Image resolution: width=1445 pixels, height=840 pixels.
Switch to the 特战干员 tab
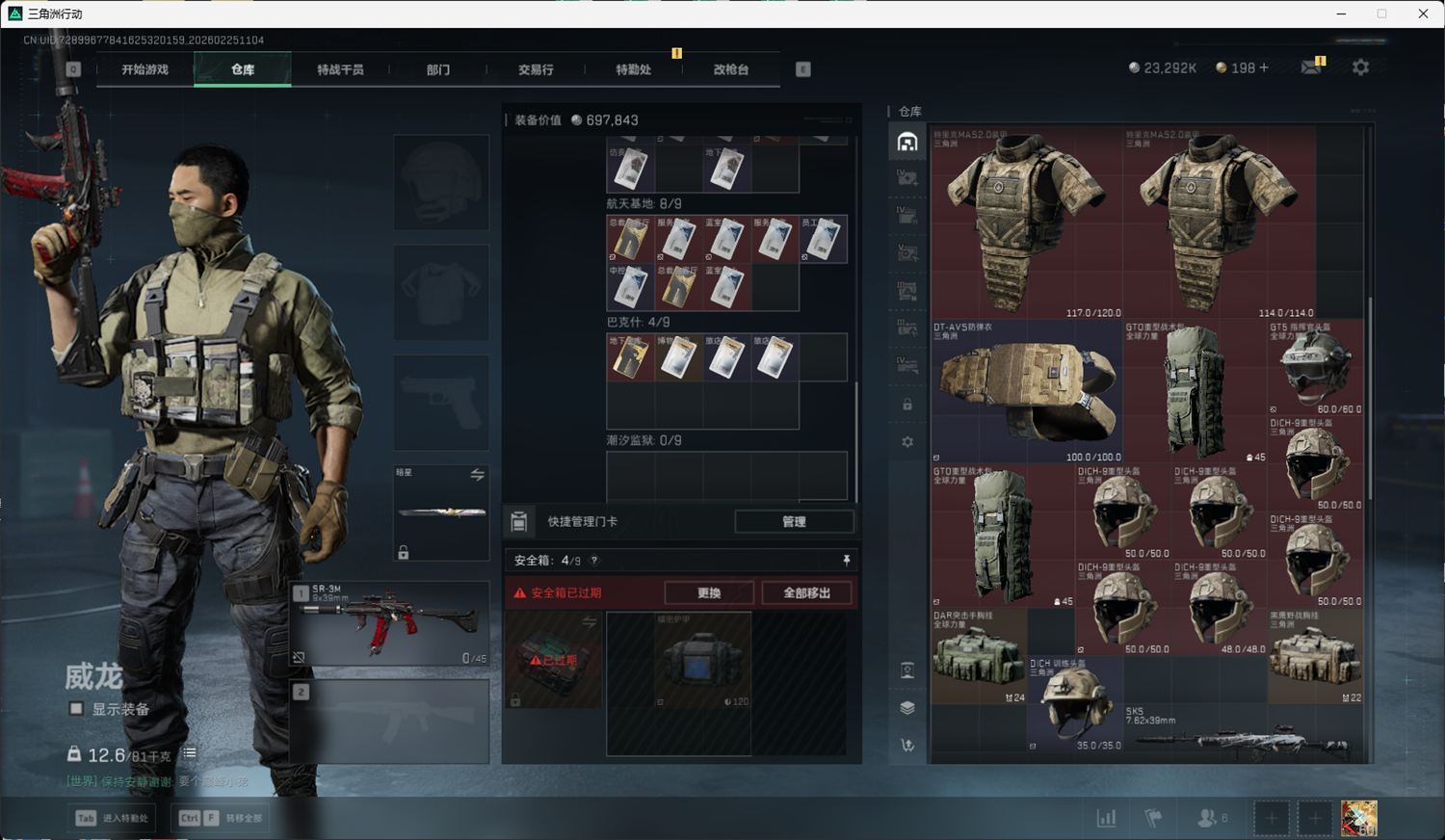pos(340,69)
